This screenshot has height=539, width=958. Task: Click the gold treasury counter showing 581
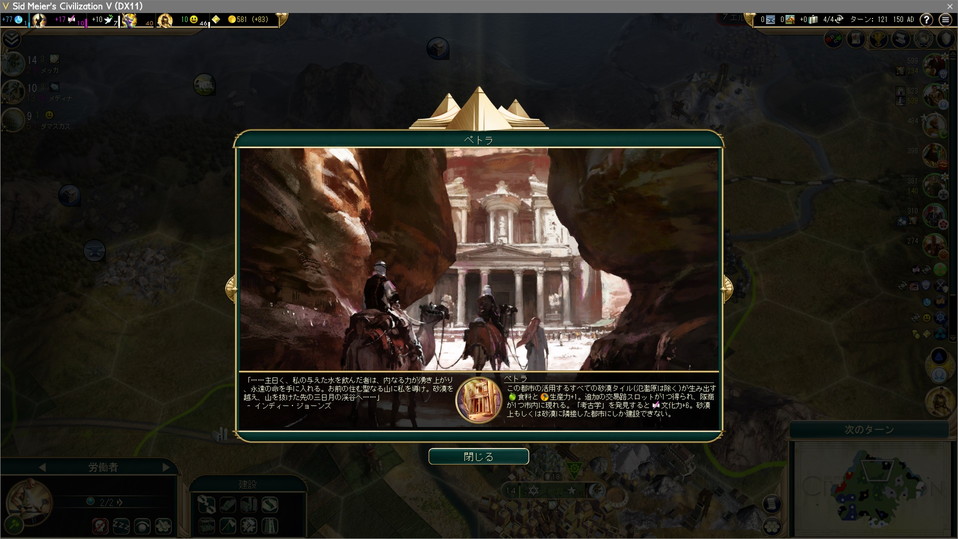point(238,19)
